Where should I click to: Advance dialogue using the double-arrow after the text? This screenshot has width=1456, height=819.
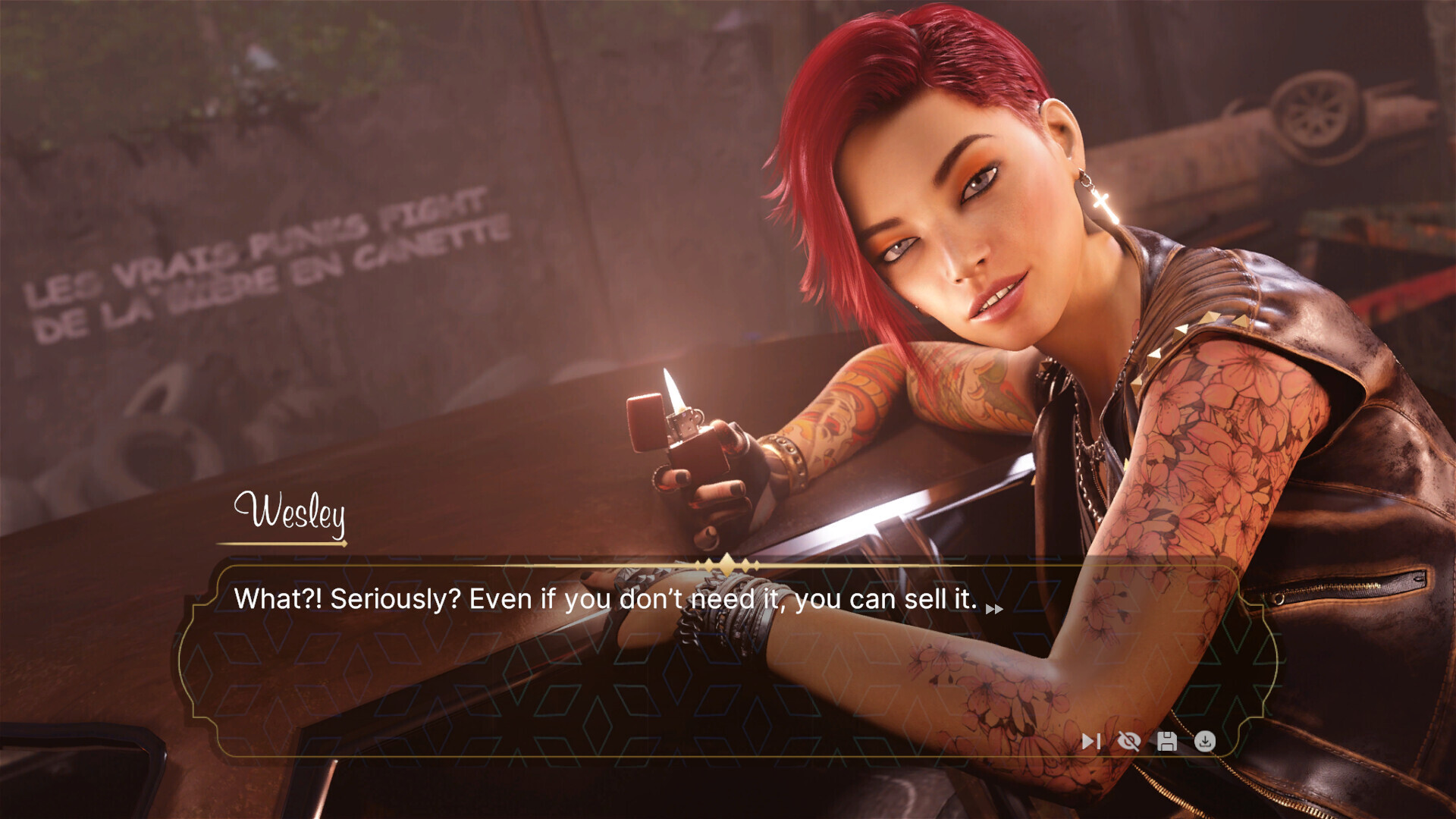pyautogui.click(x=994, y=608)
